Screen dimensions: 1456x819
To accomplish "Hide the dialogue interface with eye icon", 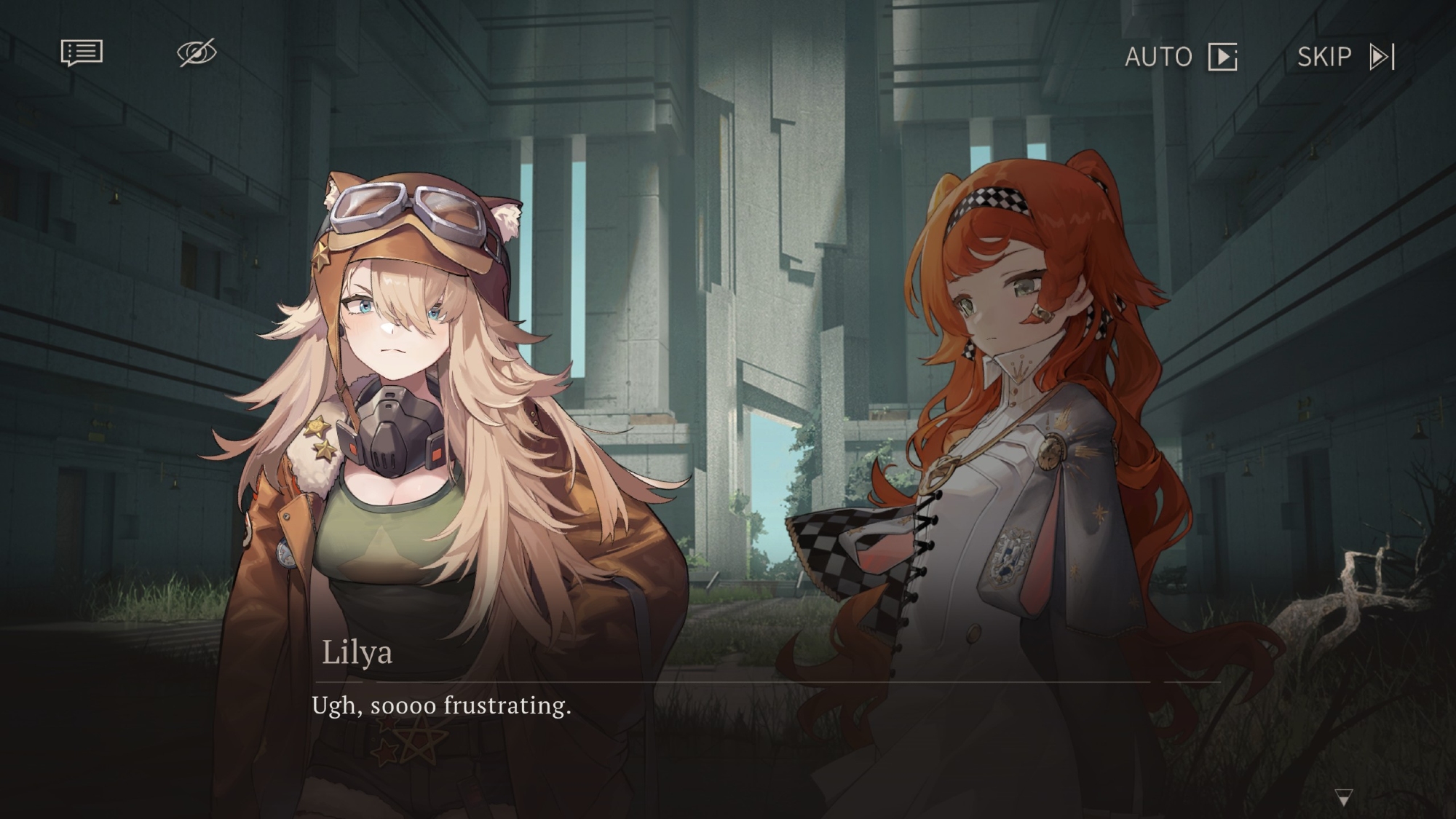I will (x=197, y=52).
